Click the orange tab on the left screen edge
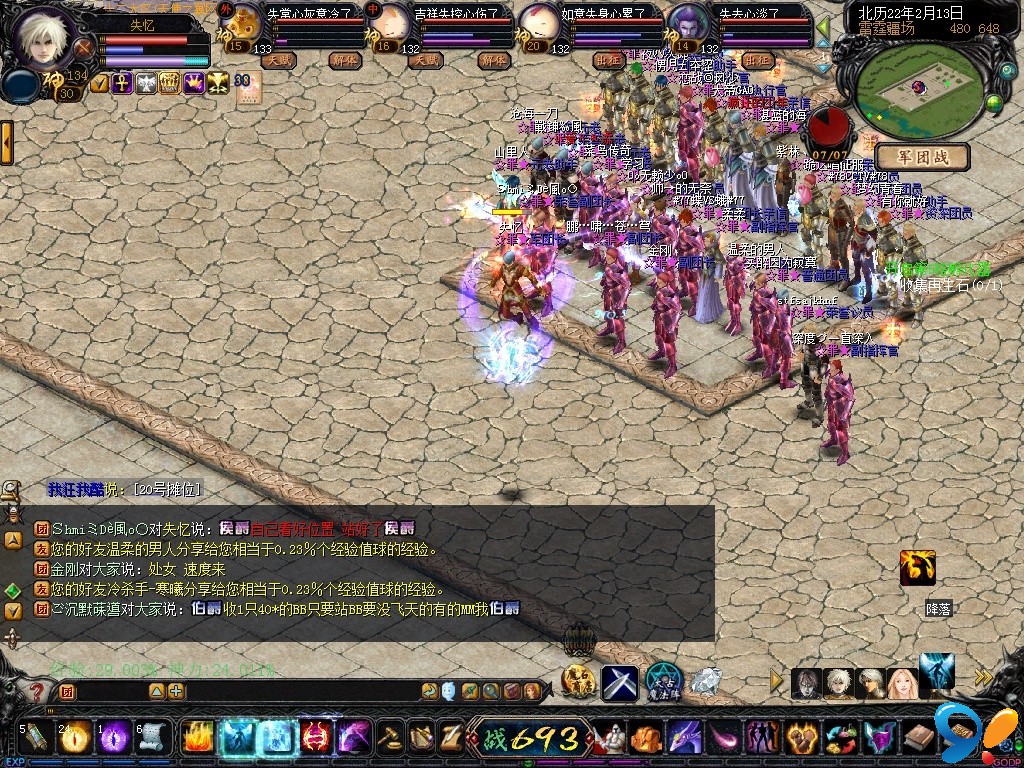Viewport: 1024px width, 768px height. [6, 143]
